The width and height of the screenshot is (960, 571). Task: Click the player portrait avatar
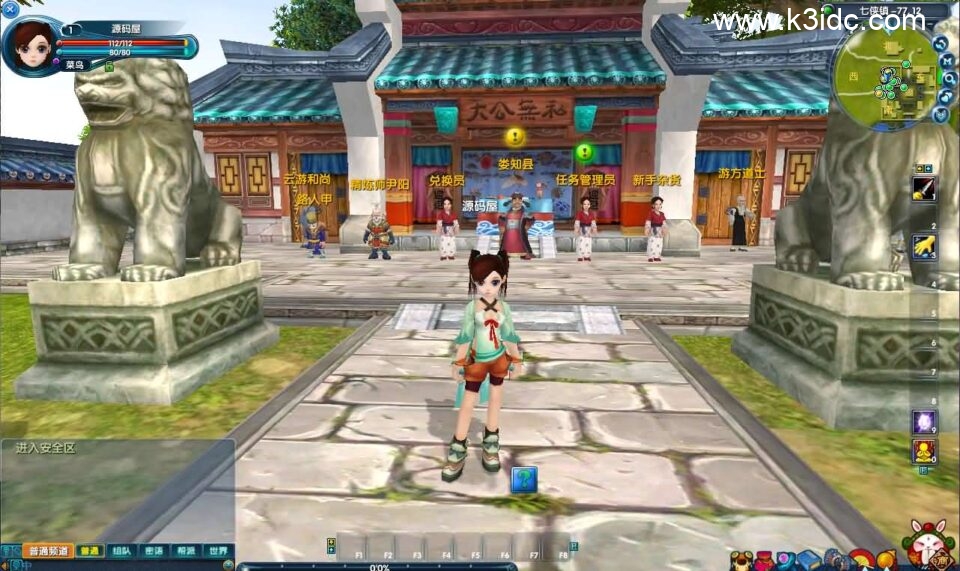30,45
